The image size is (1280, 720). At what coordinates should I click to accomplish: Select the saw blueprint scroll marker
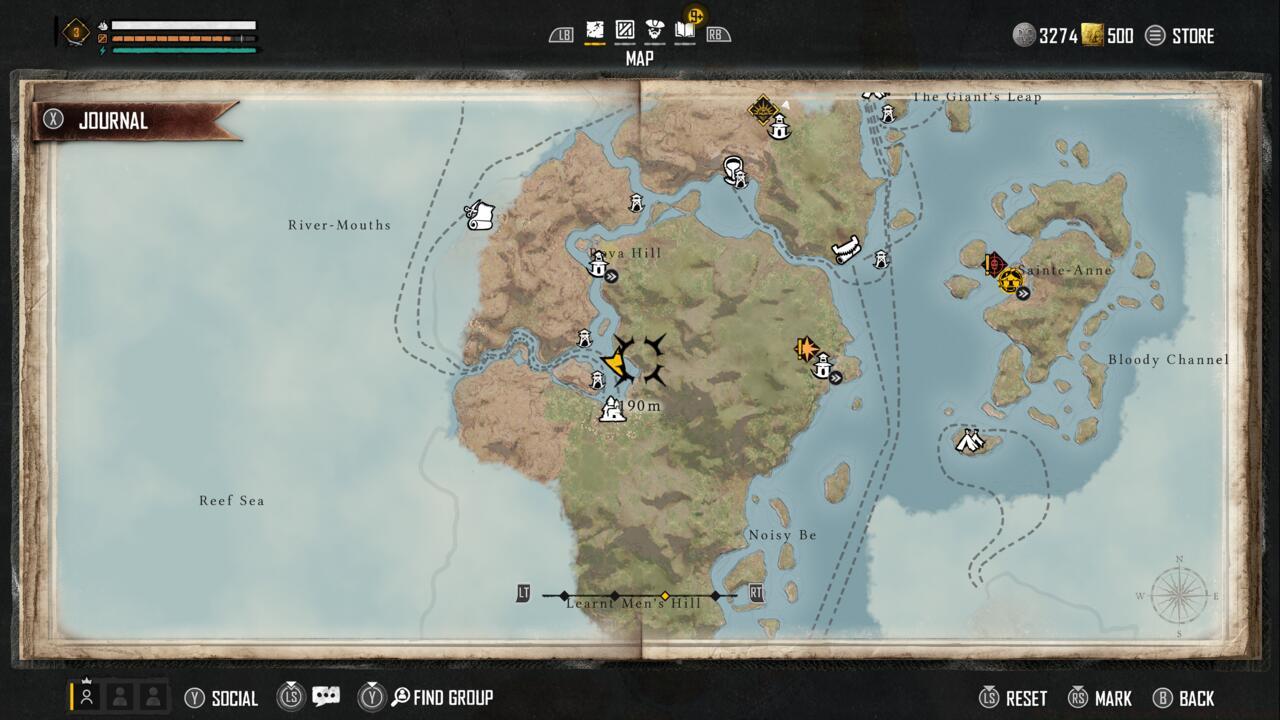coord(846,249)
